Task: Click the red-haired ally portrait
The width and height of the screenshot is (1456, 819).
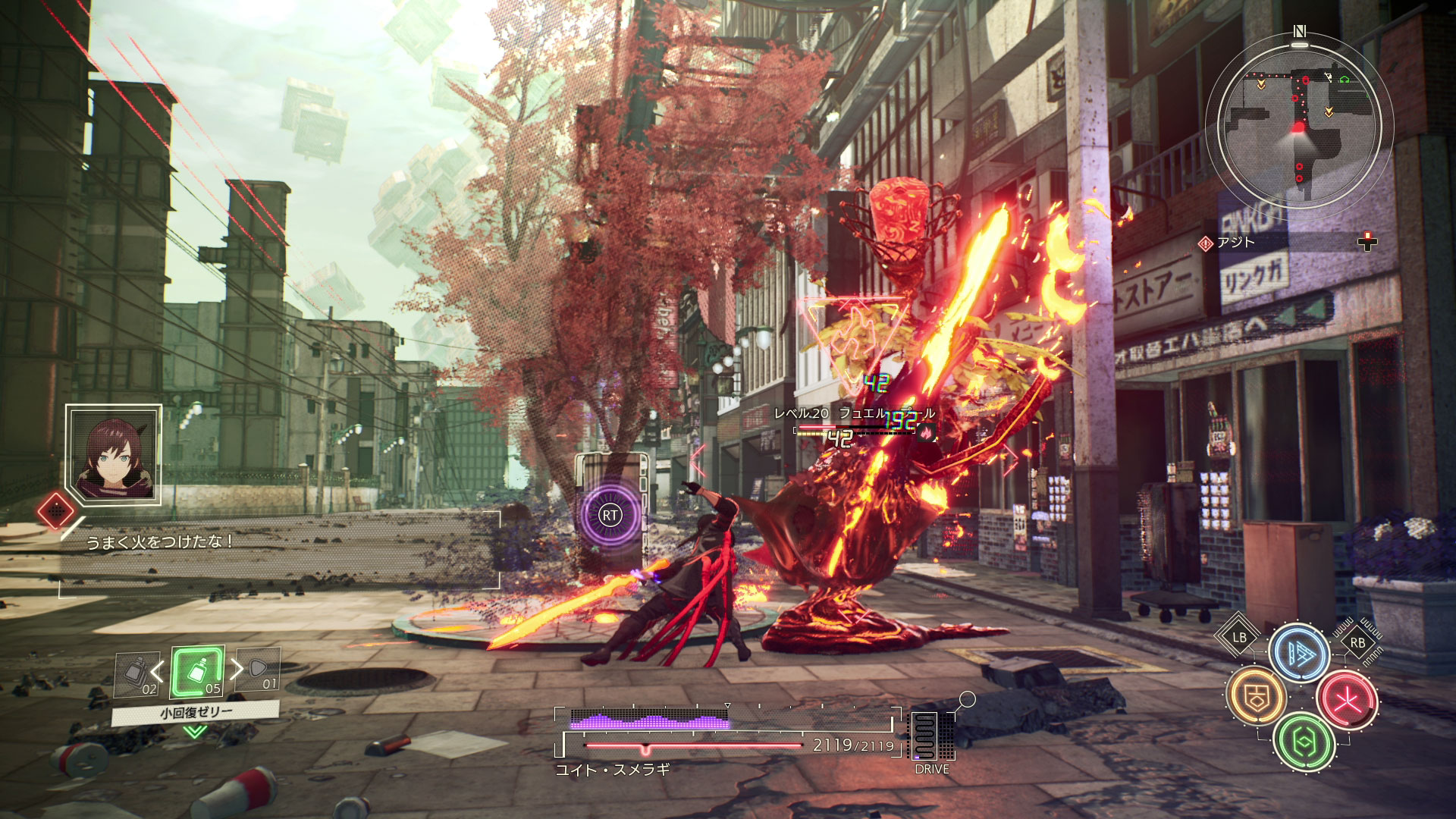Action: [114, 453]
